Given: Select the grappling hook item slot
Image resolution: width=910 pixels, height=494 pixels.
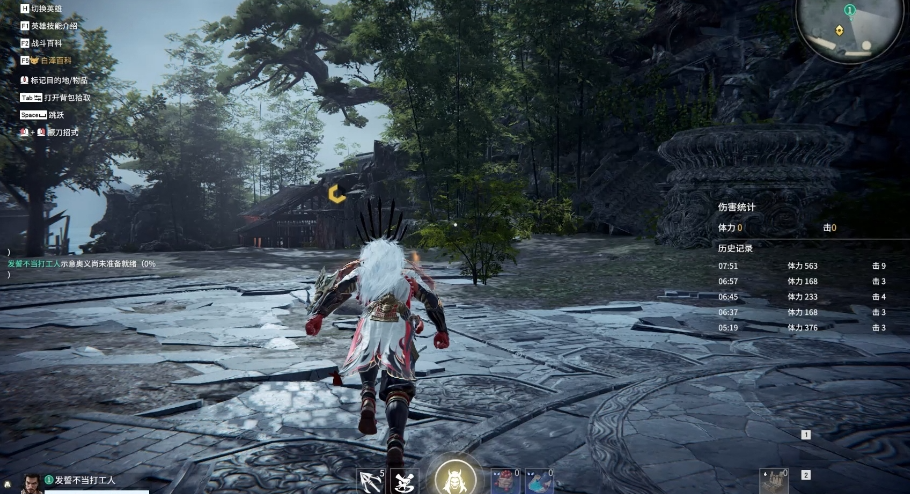Looking at the screenshot, I should 371,482.
